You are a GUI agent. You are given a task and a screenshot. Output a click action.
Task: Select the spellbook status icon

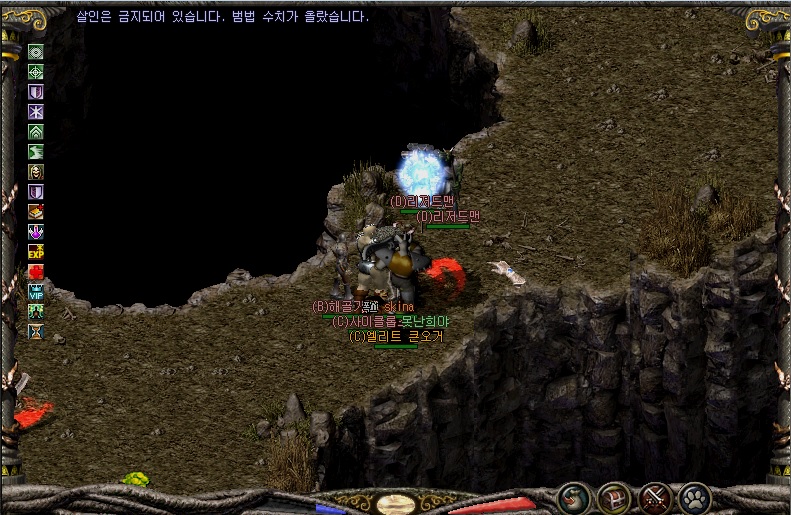36,212
